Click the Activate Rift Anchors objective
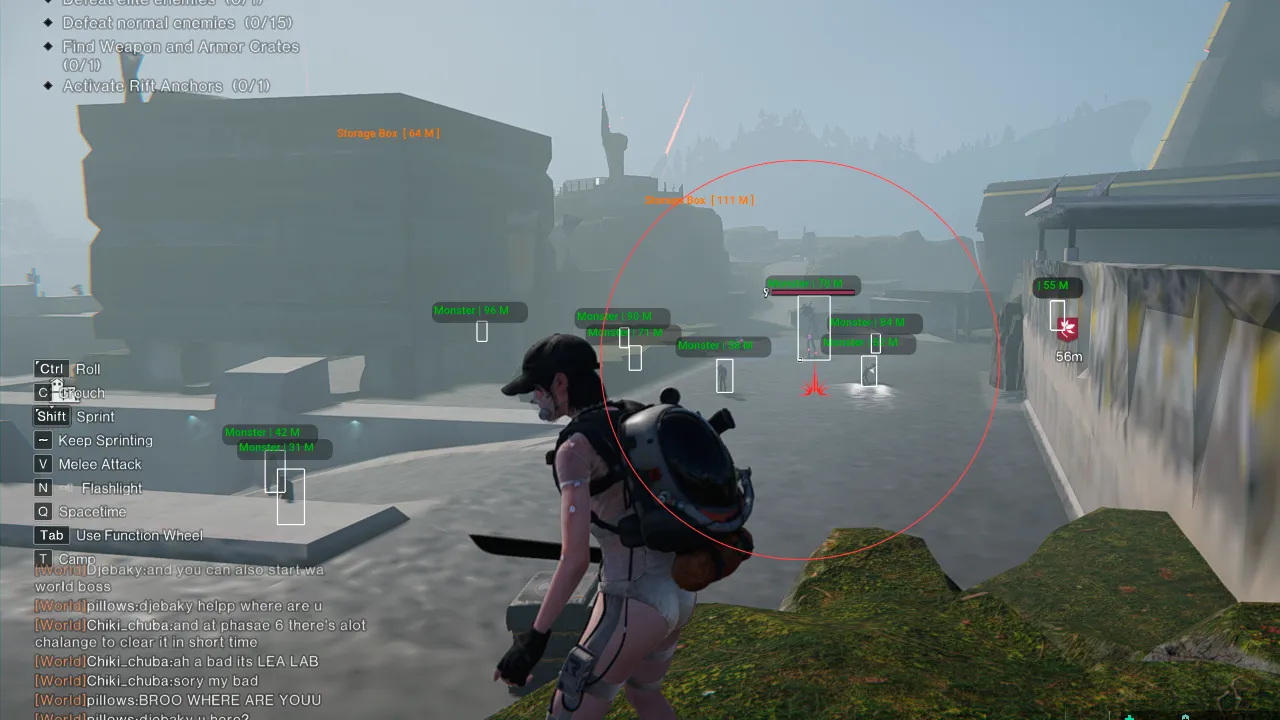 pos(166,86)
